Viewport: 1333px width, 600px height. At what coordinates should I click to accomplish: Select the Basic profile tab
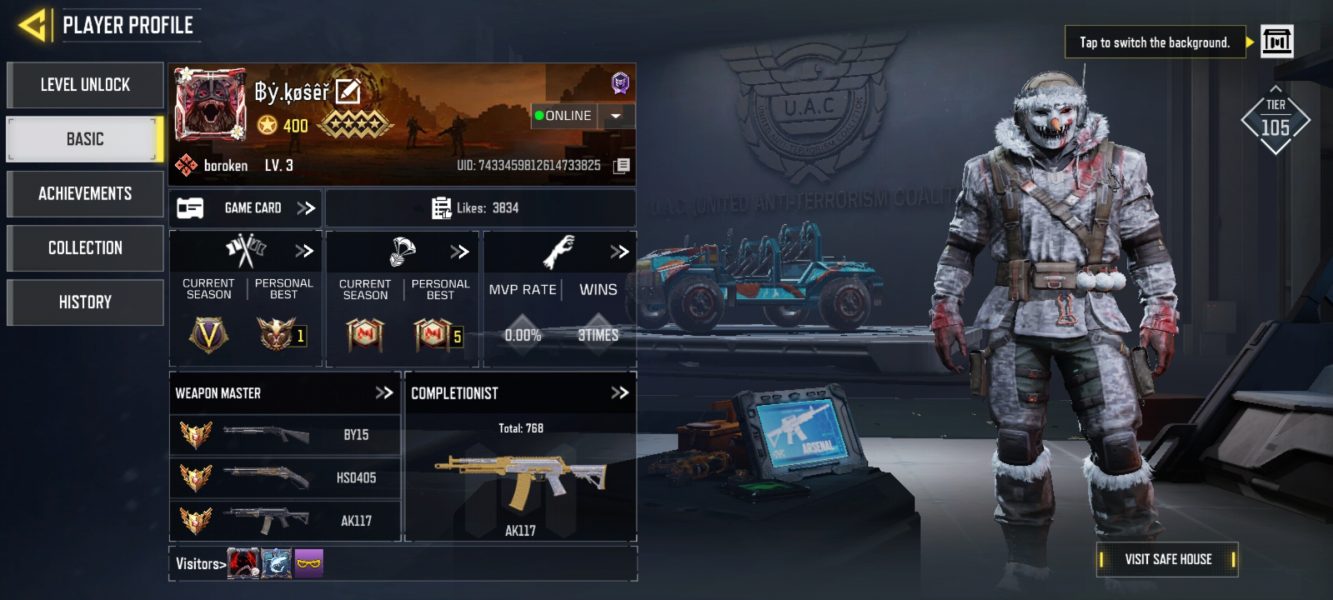85,139
